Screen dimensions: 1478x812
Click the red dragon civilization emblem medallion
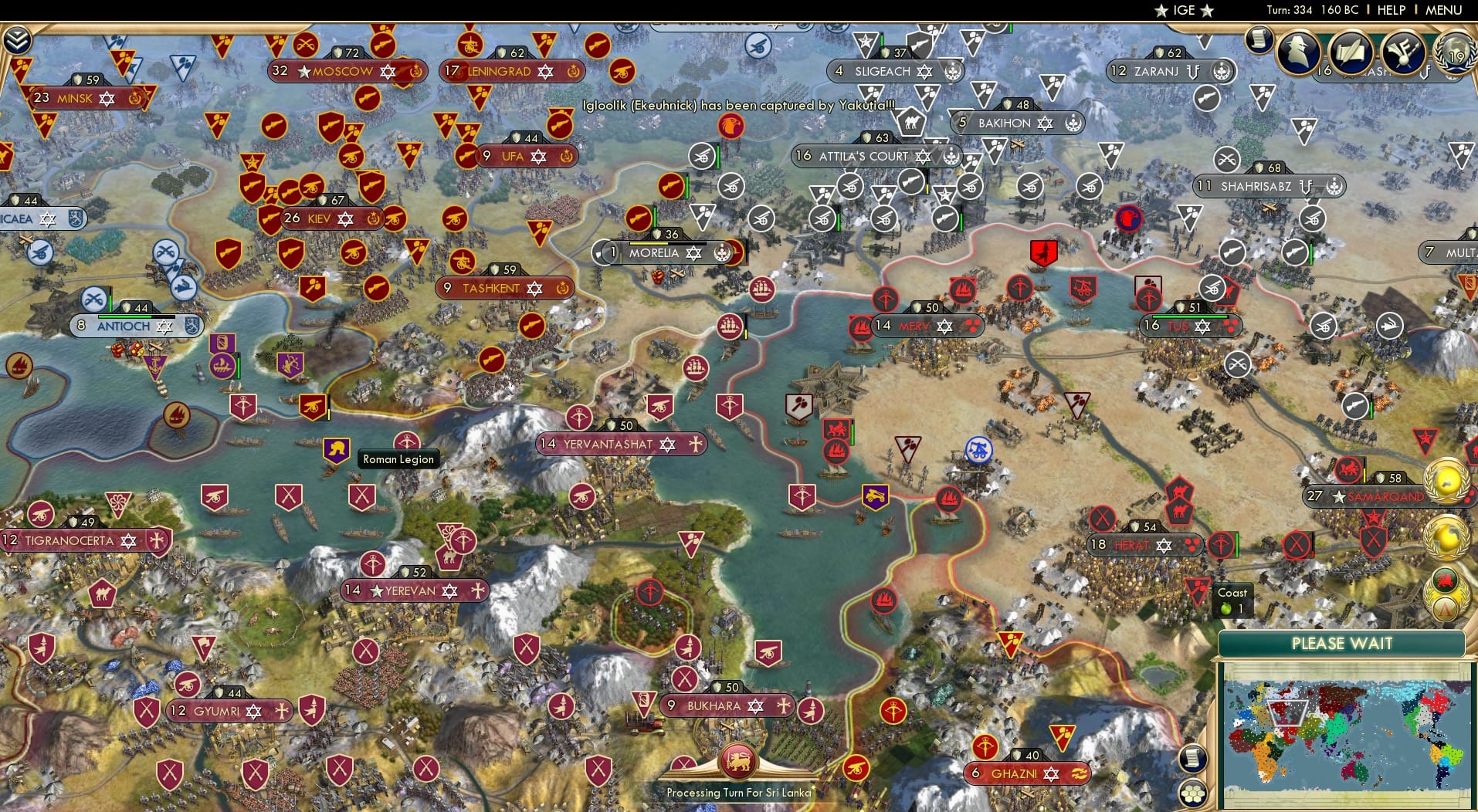[x=1444, y=580]
